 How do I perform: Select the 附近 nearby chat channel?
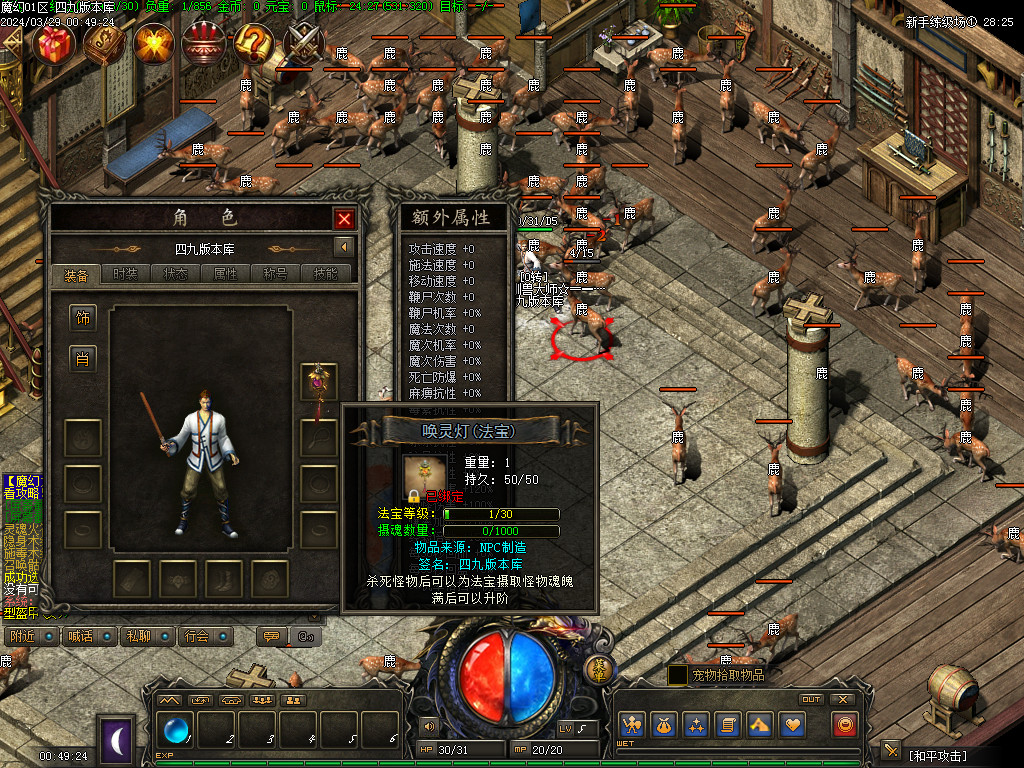pos(30,636)
